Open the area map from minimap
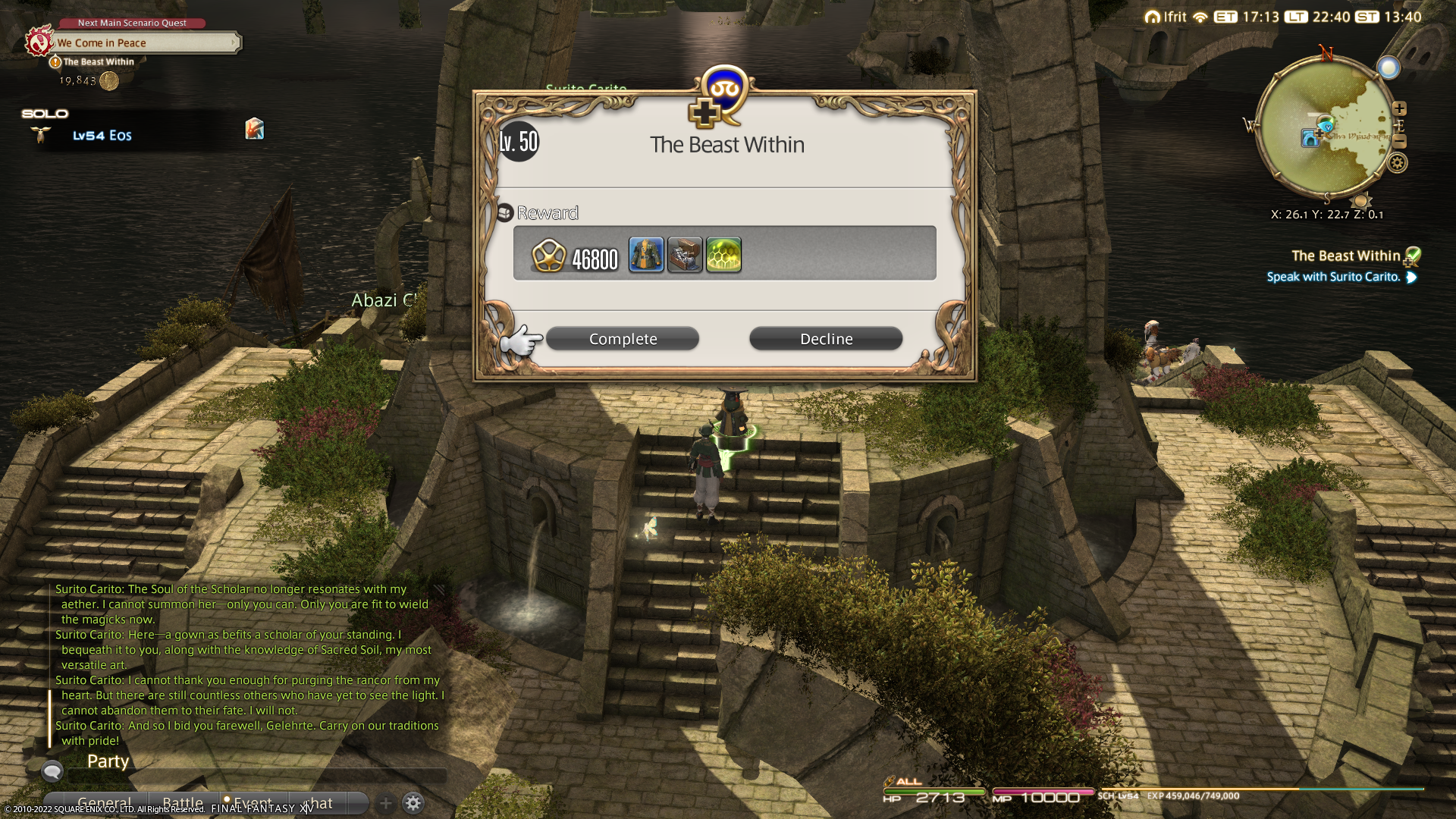 pyautogui.click(x=1326, y=129)
